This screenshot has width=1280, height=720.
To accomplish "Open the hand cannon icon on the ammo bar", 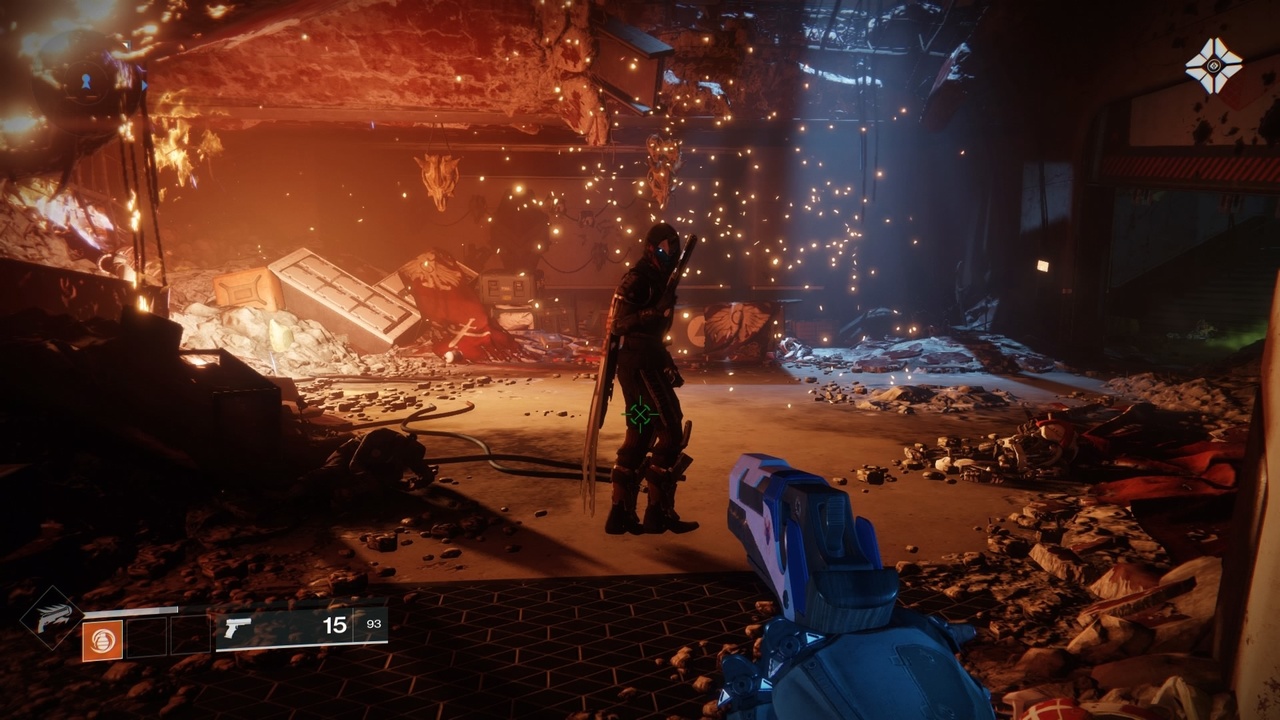I will pyautogui.click(x=237, y=629).
